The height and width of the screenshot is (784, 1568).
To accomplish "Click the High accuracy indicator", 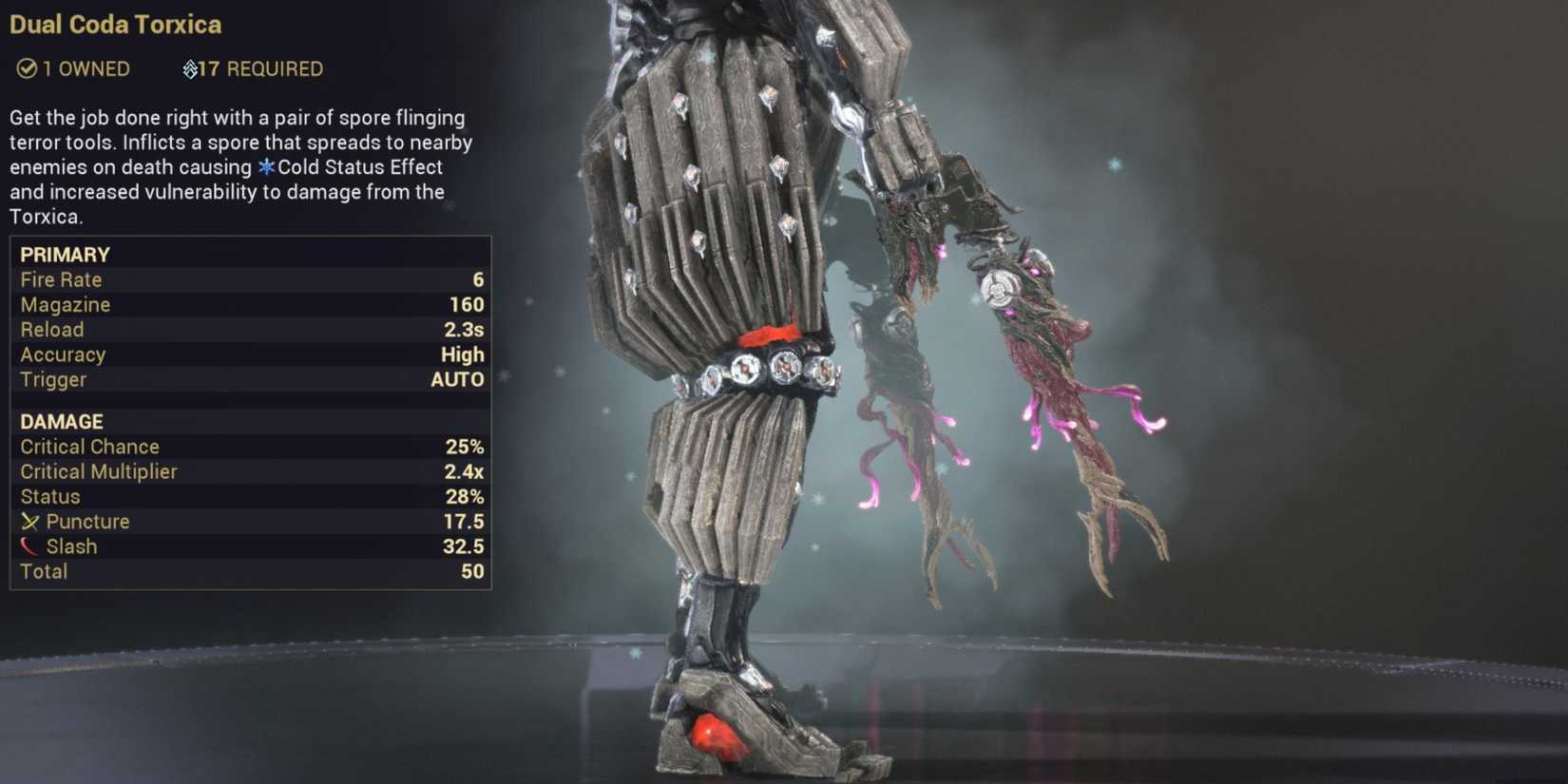I will [x=463, y=354].
